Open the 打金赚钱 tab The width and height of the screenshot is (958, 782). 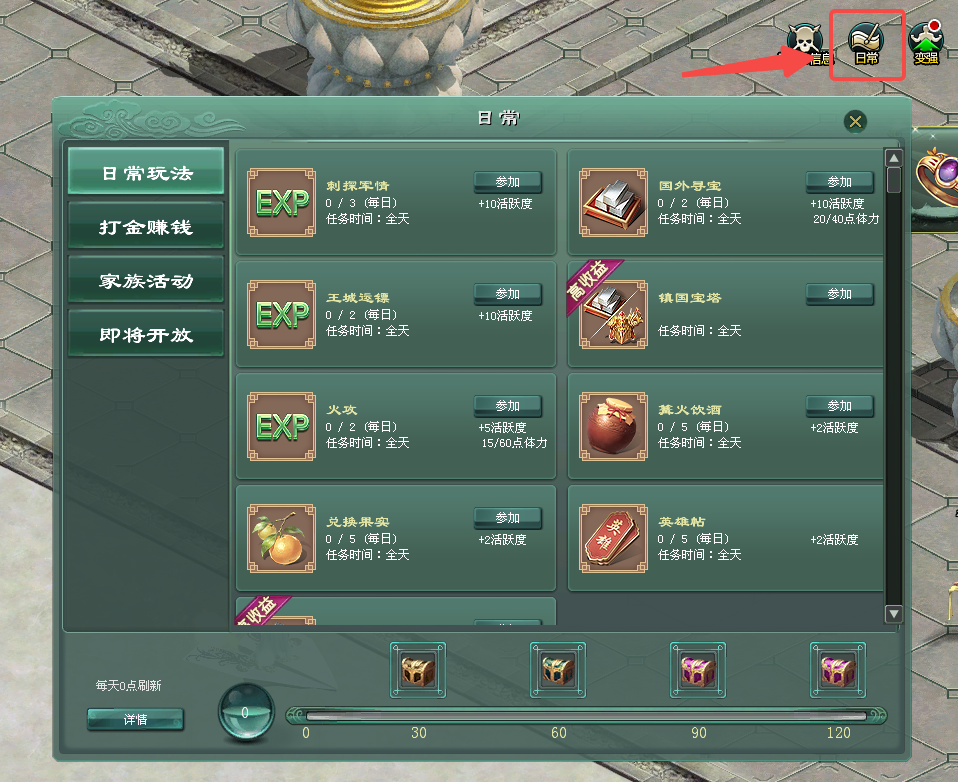tap(146, 228)
